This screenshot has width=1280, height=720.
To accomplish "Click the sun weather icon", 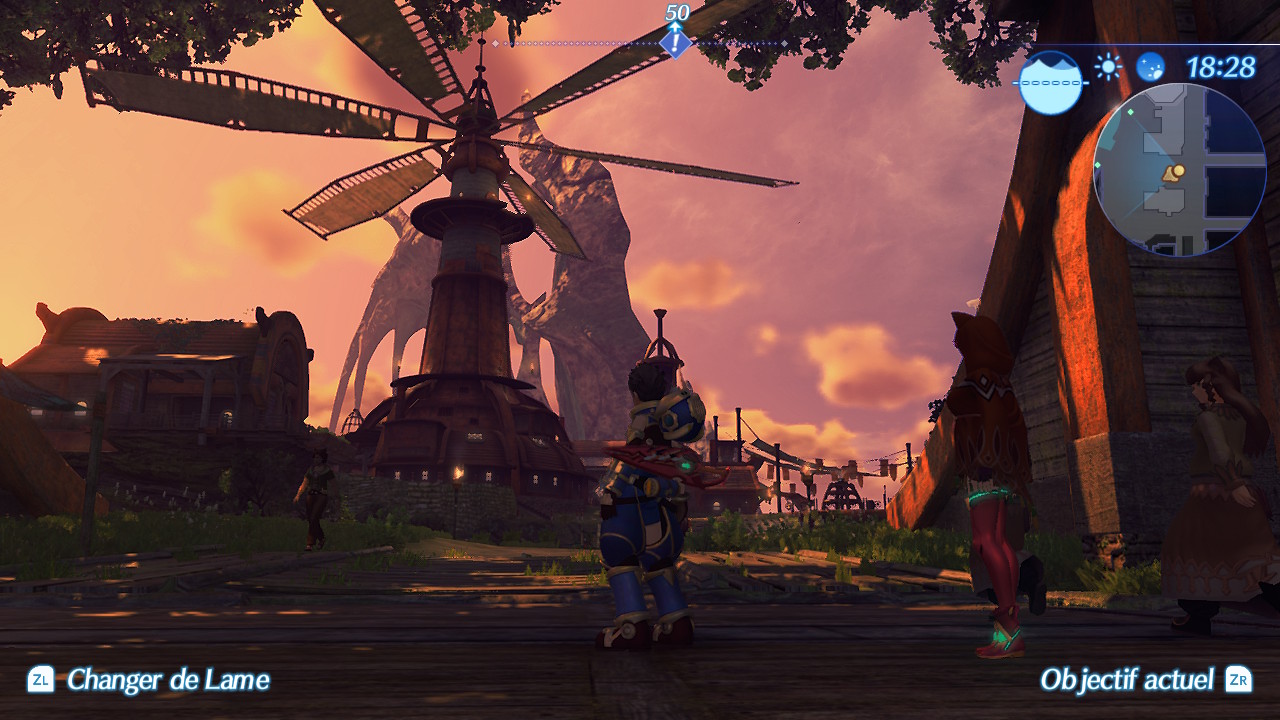I will click(x=1107, y=67).
